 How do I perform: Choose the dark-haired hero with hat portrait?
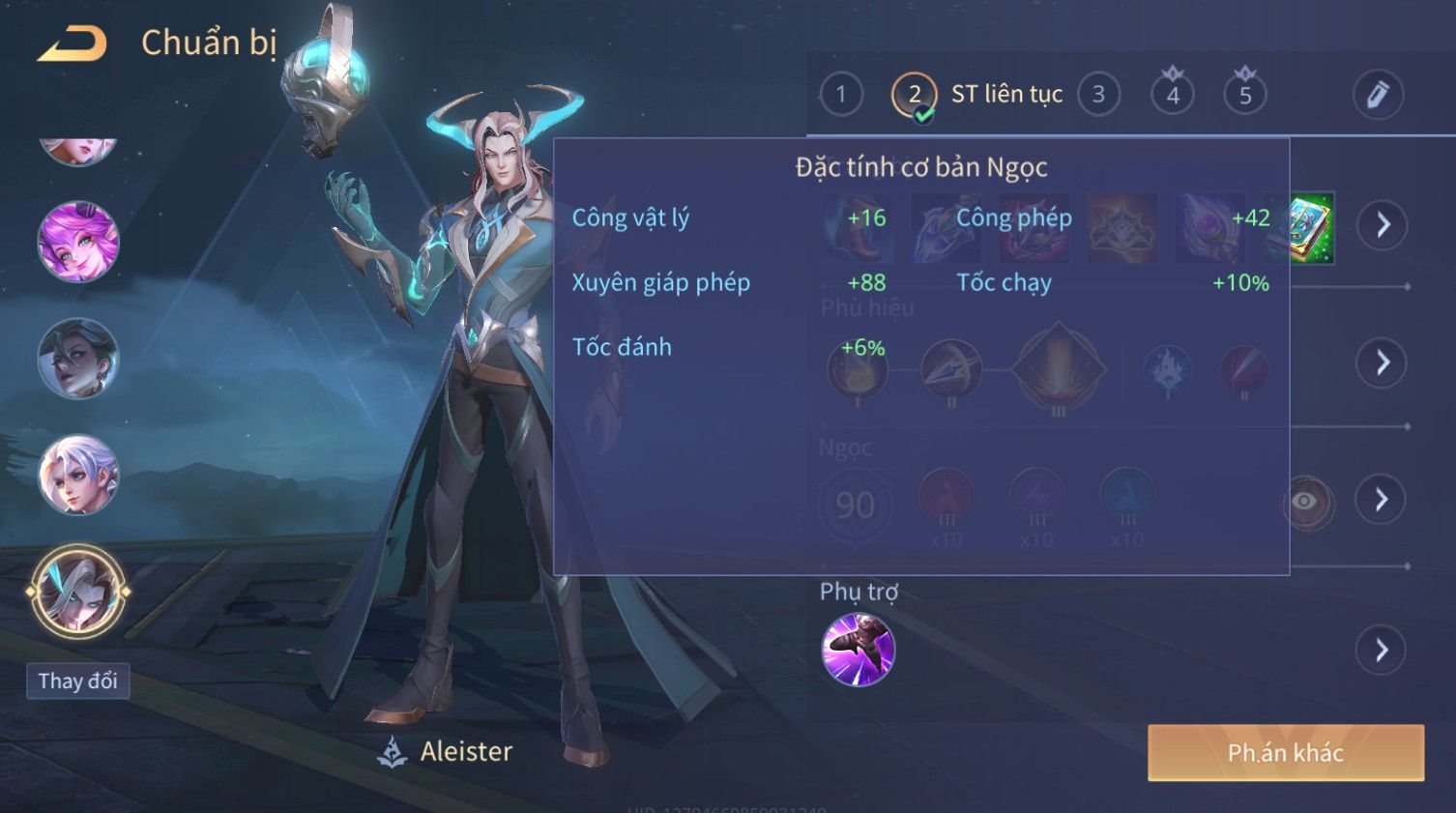(x=78, y=359)
